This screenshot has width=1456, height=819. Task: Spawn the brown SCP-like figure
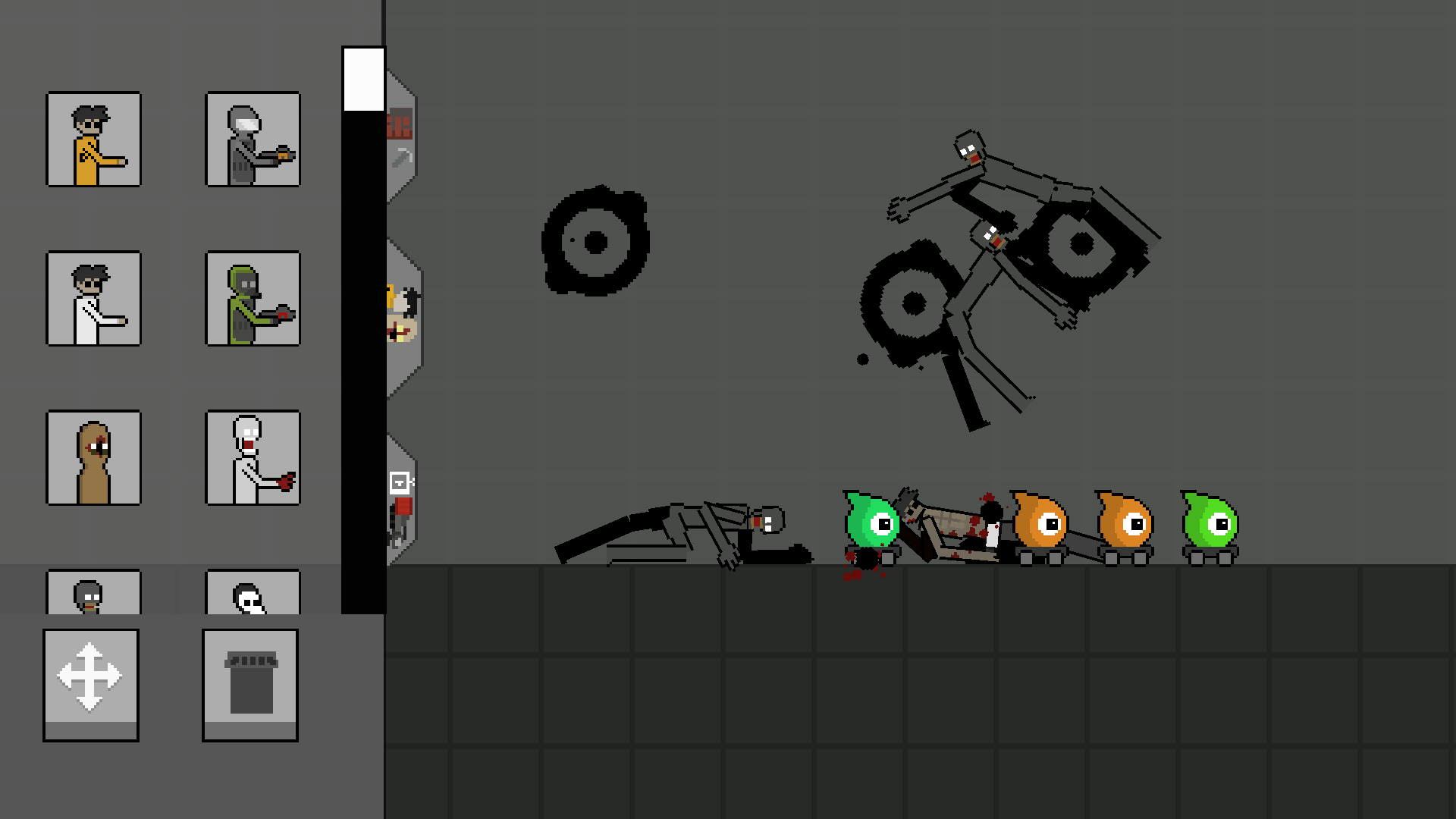(93, 459)
